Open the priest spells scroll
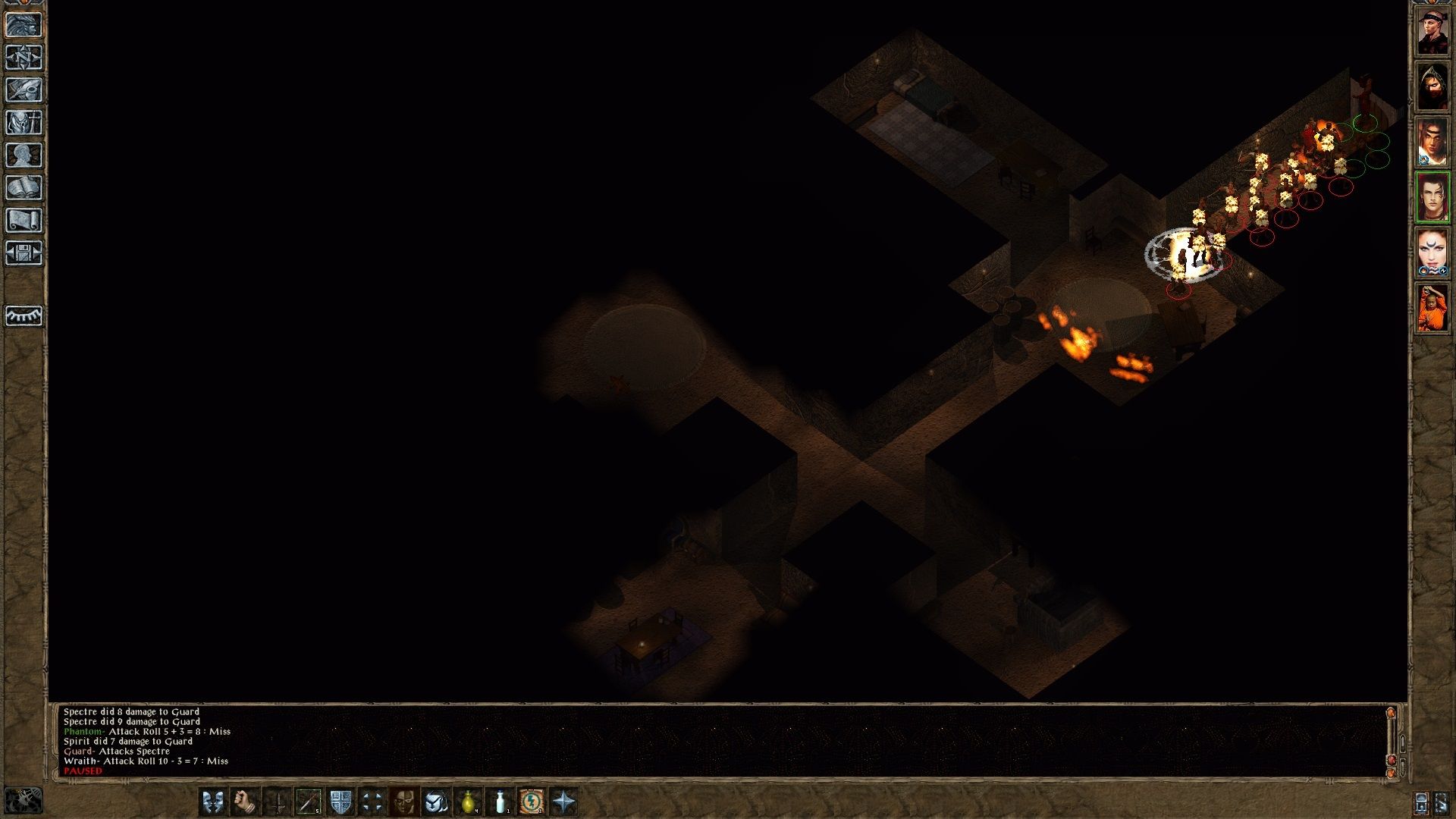The image size is (1456, 819). tap(25, 218)
